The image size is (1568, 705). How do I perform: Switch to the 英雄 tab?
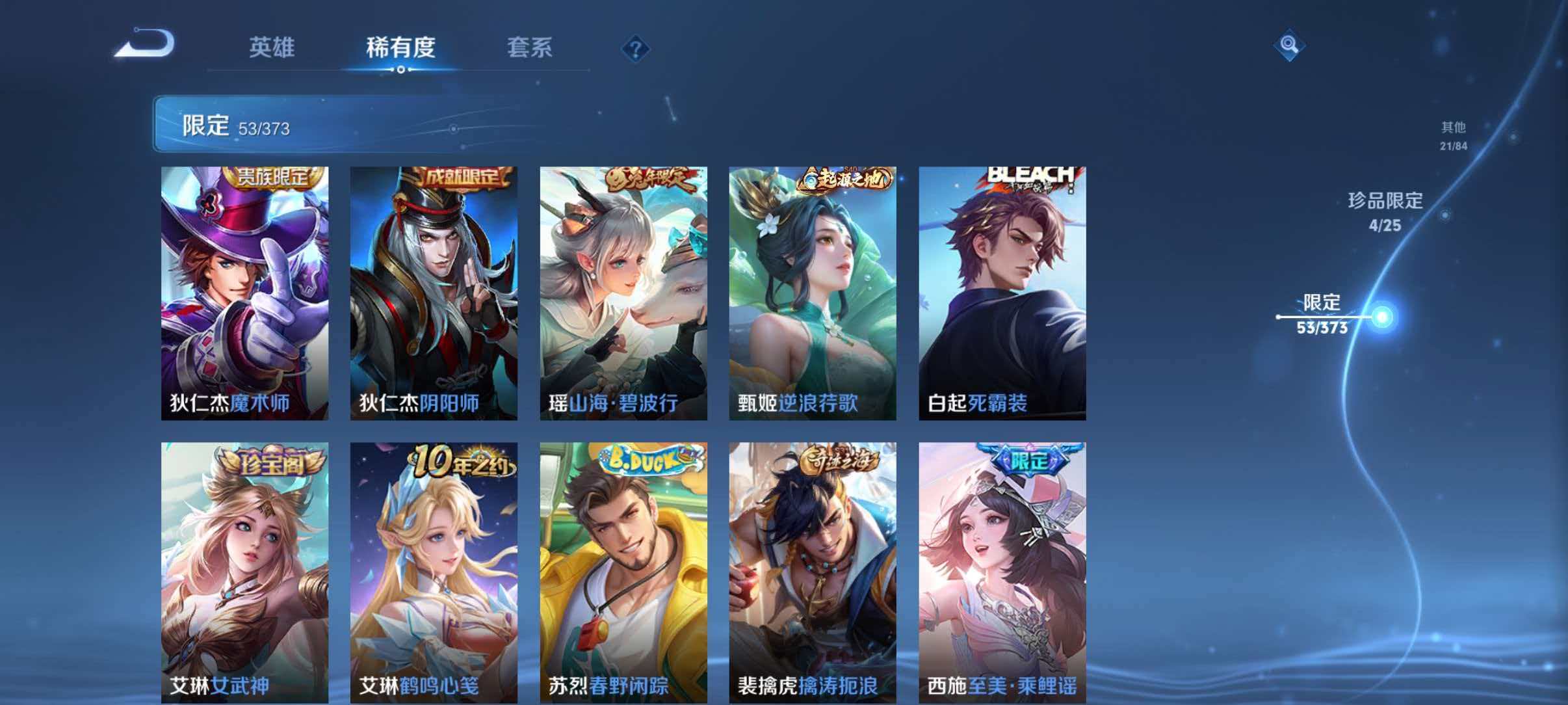274,47
